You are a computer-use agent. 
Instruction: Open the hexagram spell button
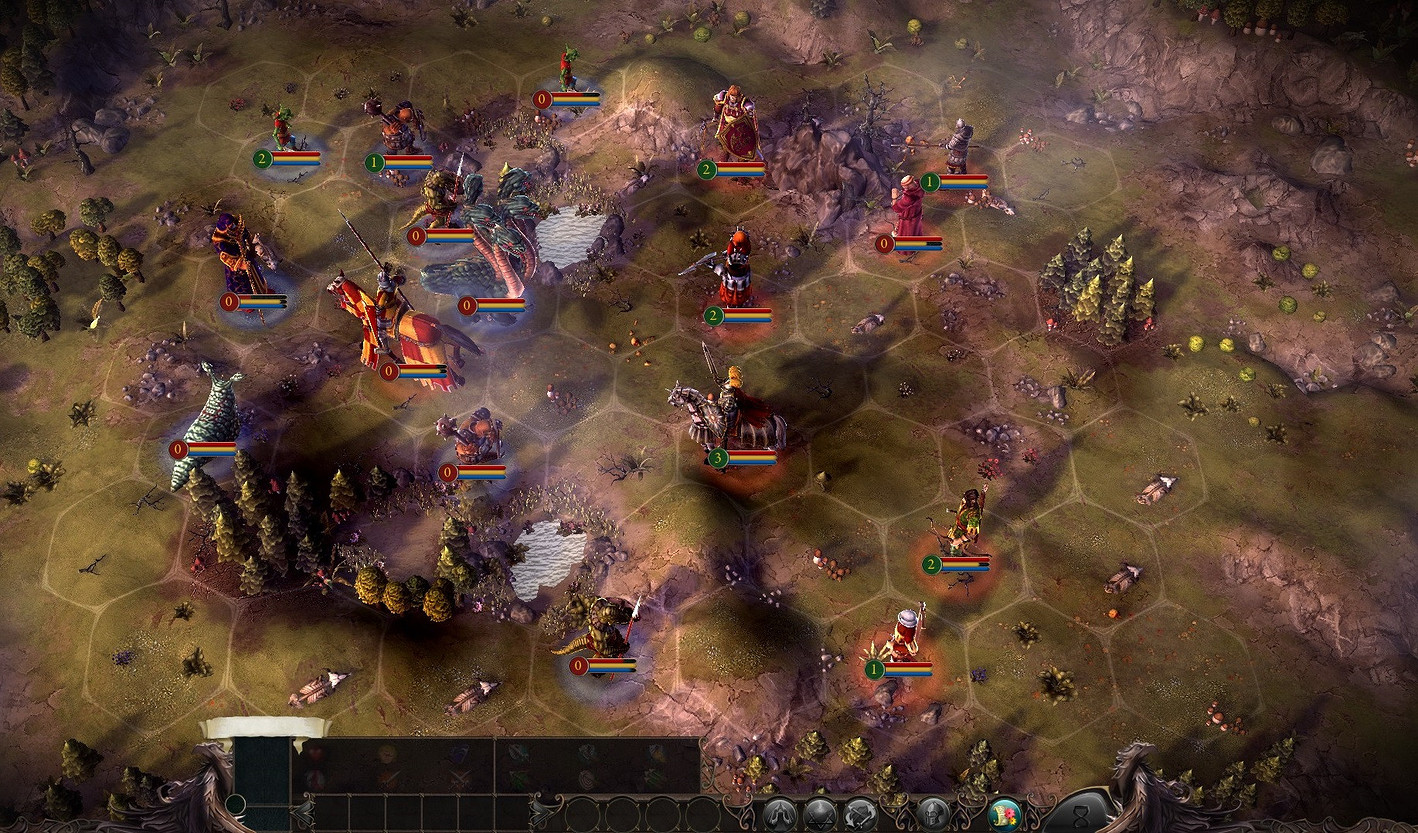click(x=821, y=814)
